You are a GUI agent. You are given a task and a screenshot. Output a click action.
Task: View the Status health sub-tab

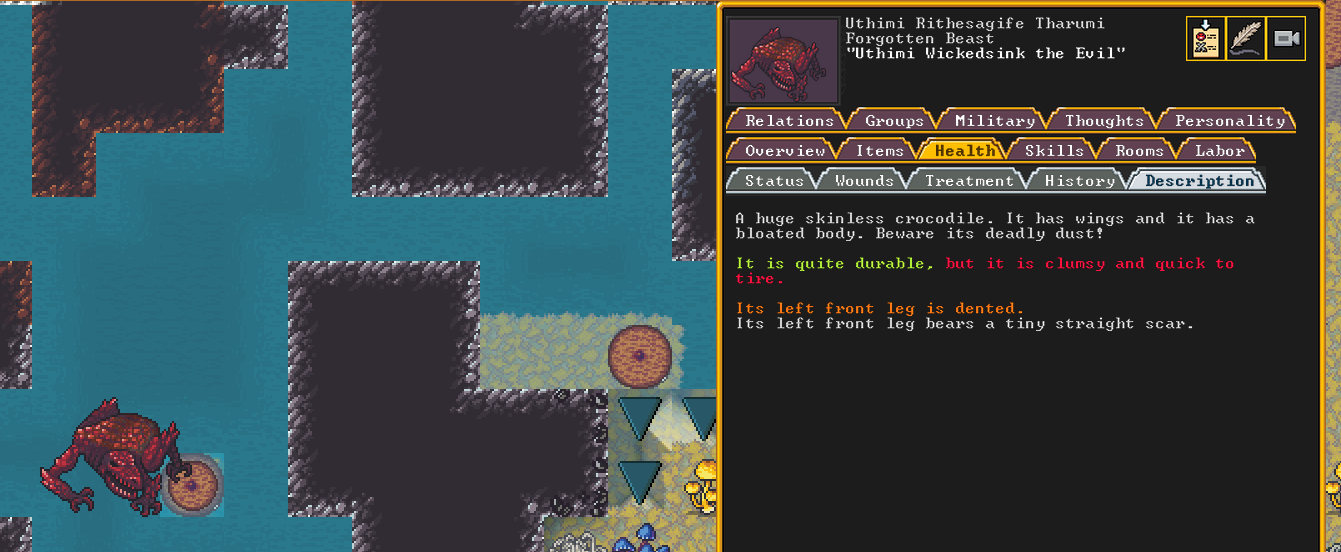coord(774,181)
